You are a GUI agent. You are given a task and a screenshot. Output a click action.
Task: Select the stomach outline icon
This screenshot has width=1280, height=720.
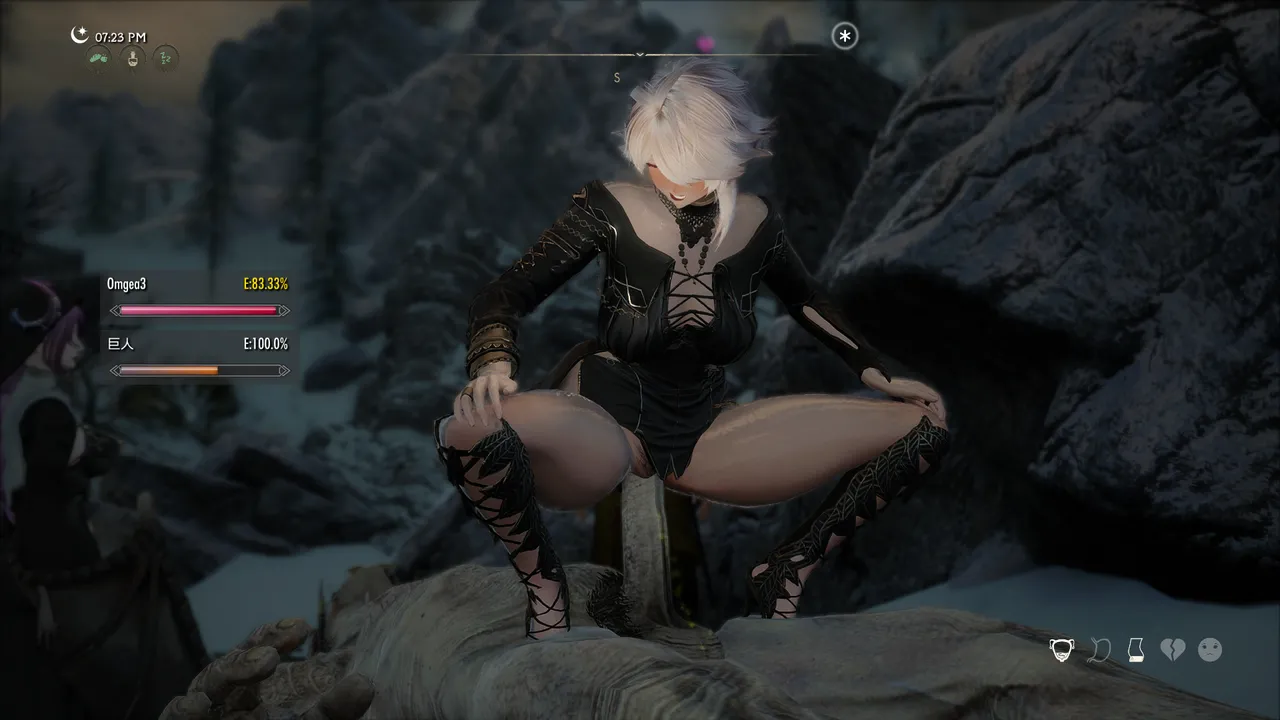point(1099,650)
